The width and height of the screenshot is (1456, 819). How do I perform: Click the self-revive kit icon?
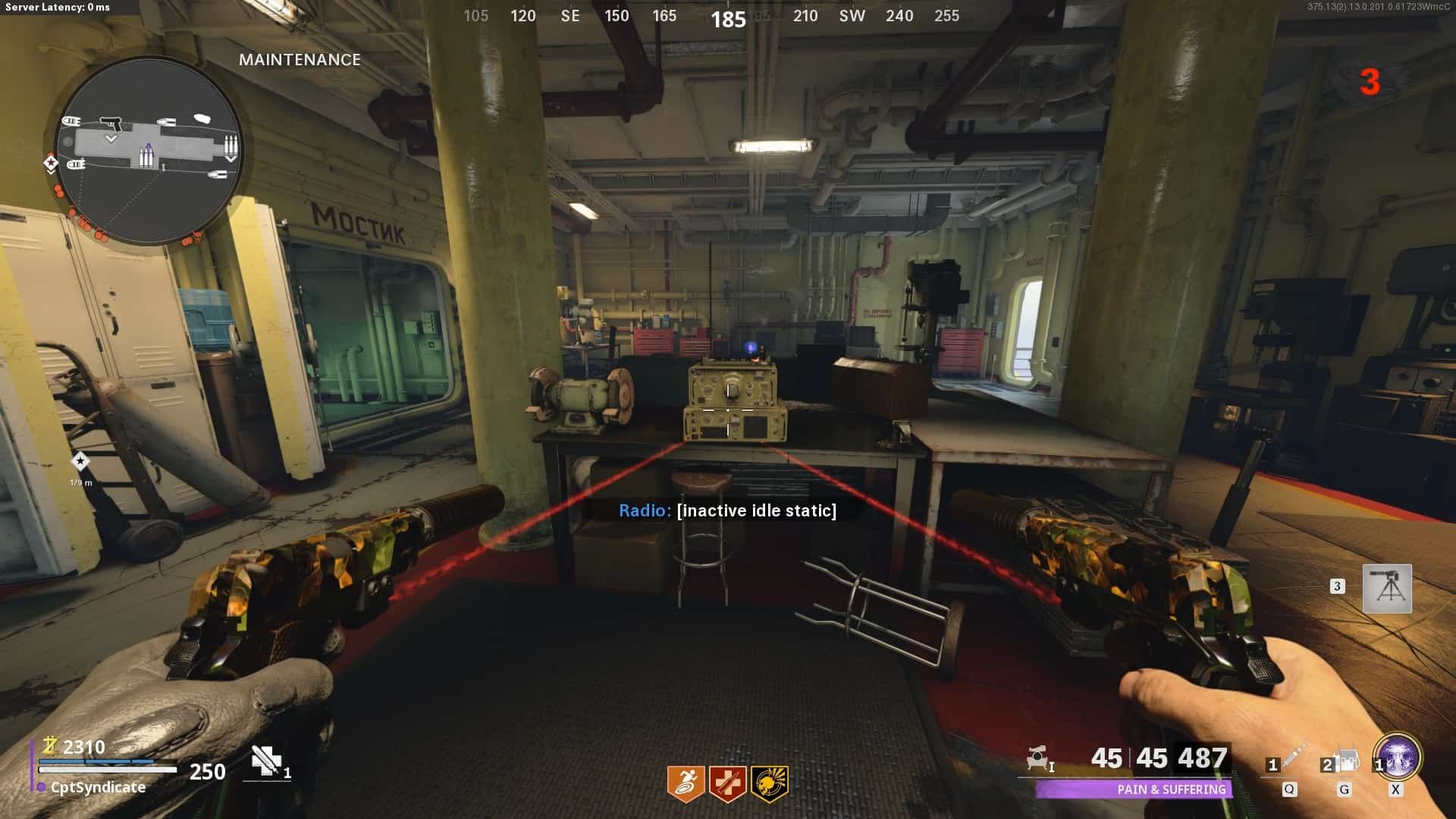[x=267, y=761]
